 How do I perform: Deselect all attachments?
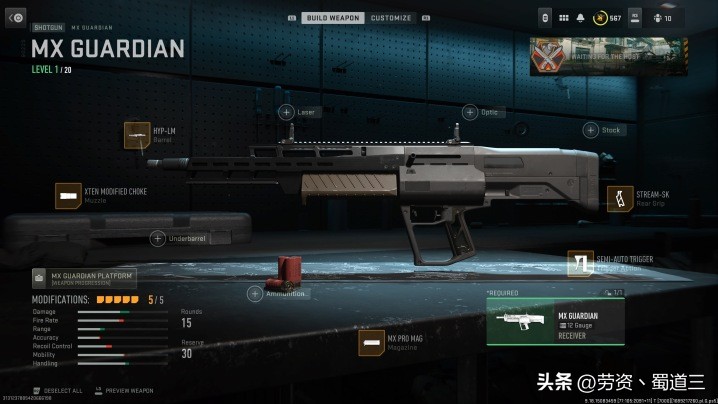(62, 389)
